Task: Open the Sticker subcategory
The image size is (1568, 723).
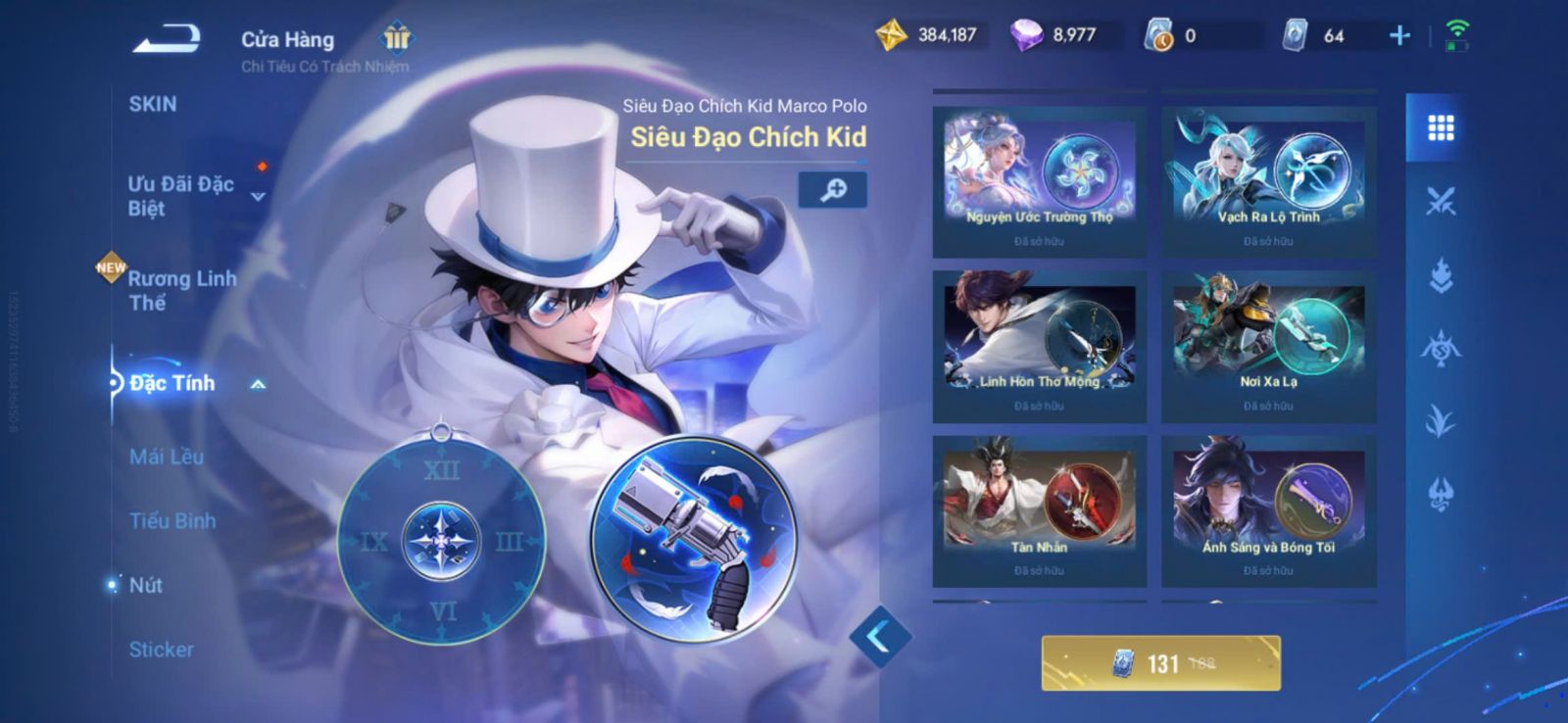Action: click(x=162, y=650)
